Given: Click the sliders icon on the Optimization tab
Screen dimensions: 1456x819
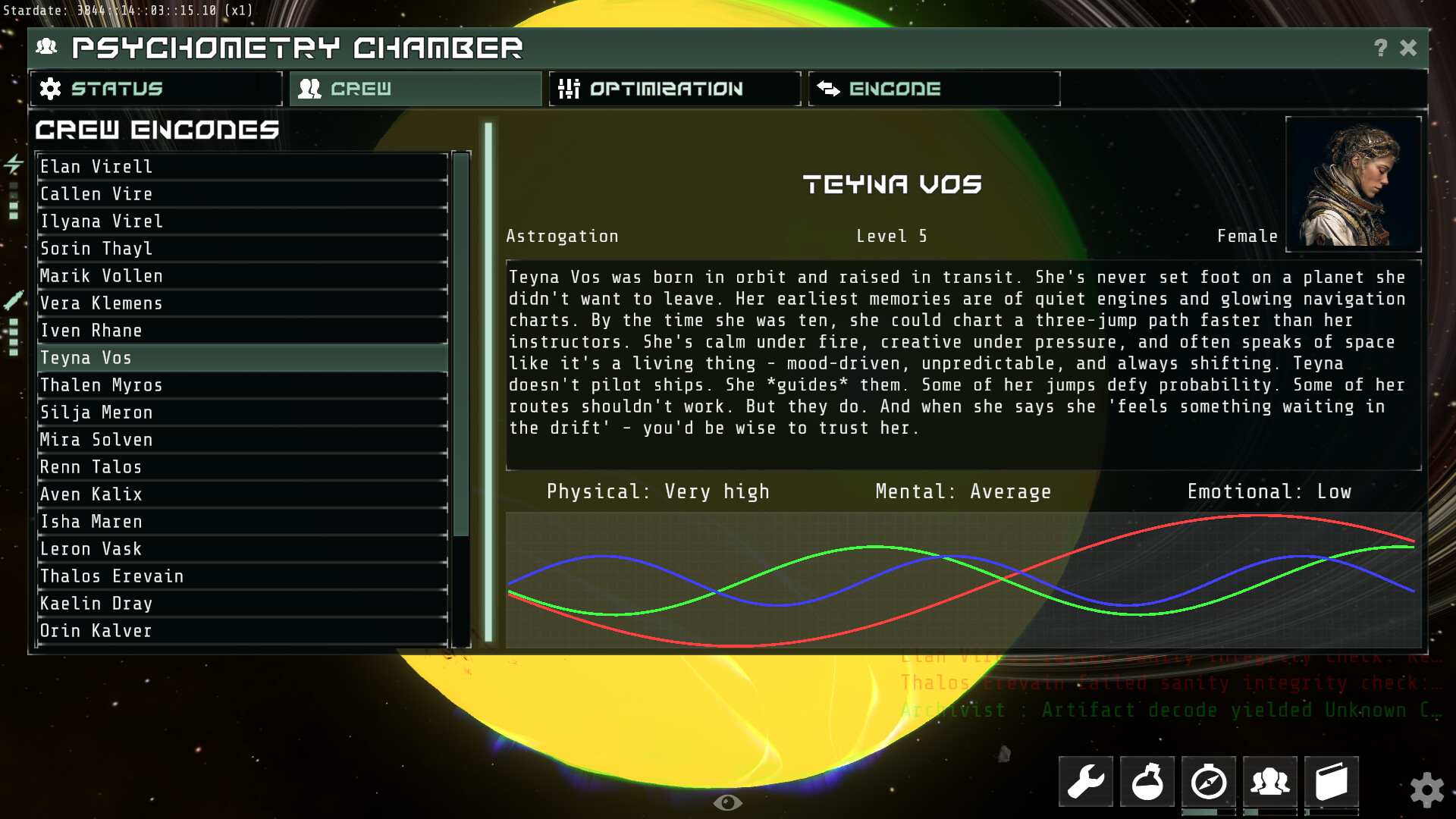Looking at the screenshot, I should (x=569, y=89).
